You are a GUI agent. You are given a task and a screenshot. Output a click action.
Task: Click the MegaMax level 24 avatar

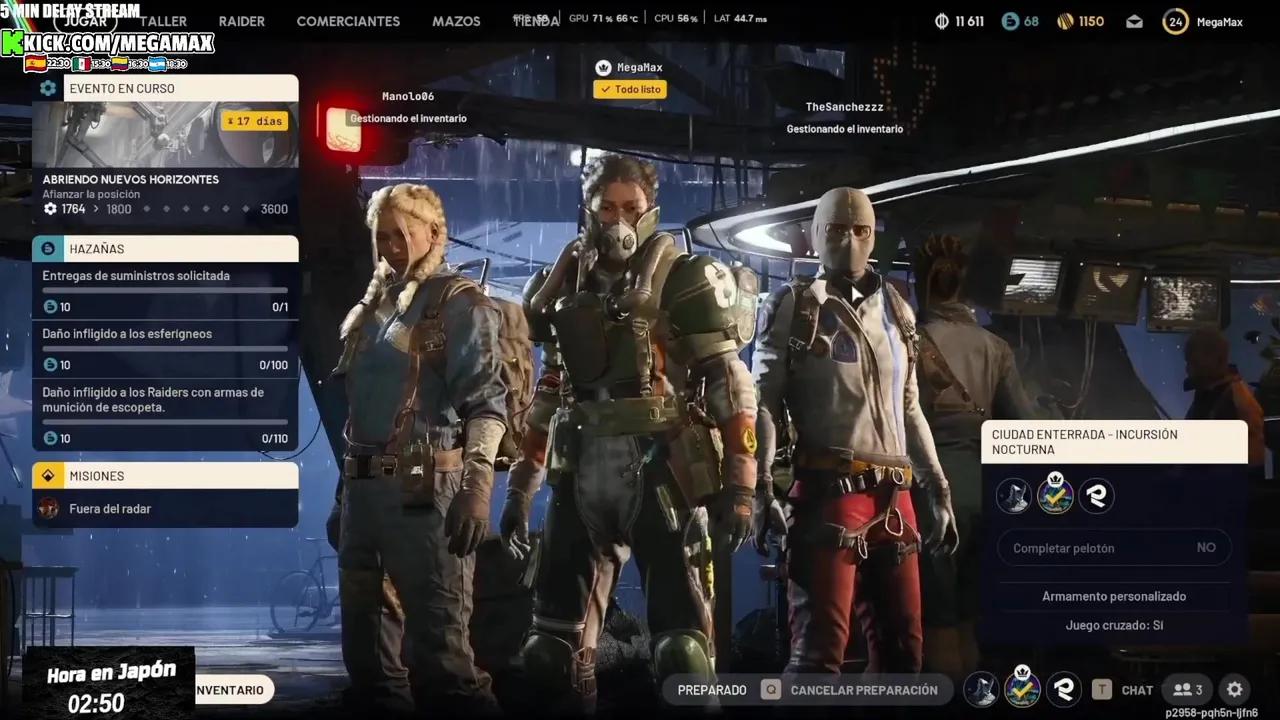(1175, 21)
